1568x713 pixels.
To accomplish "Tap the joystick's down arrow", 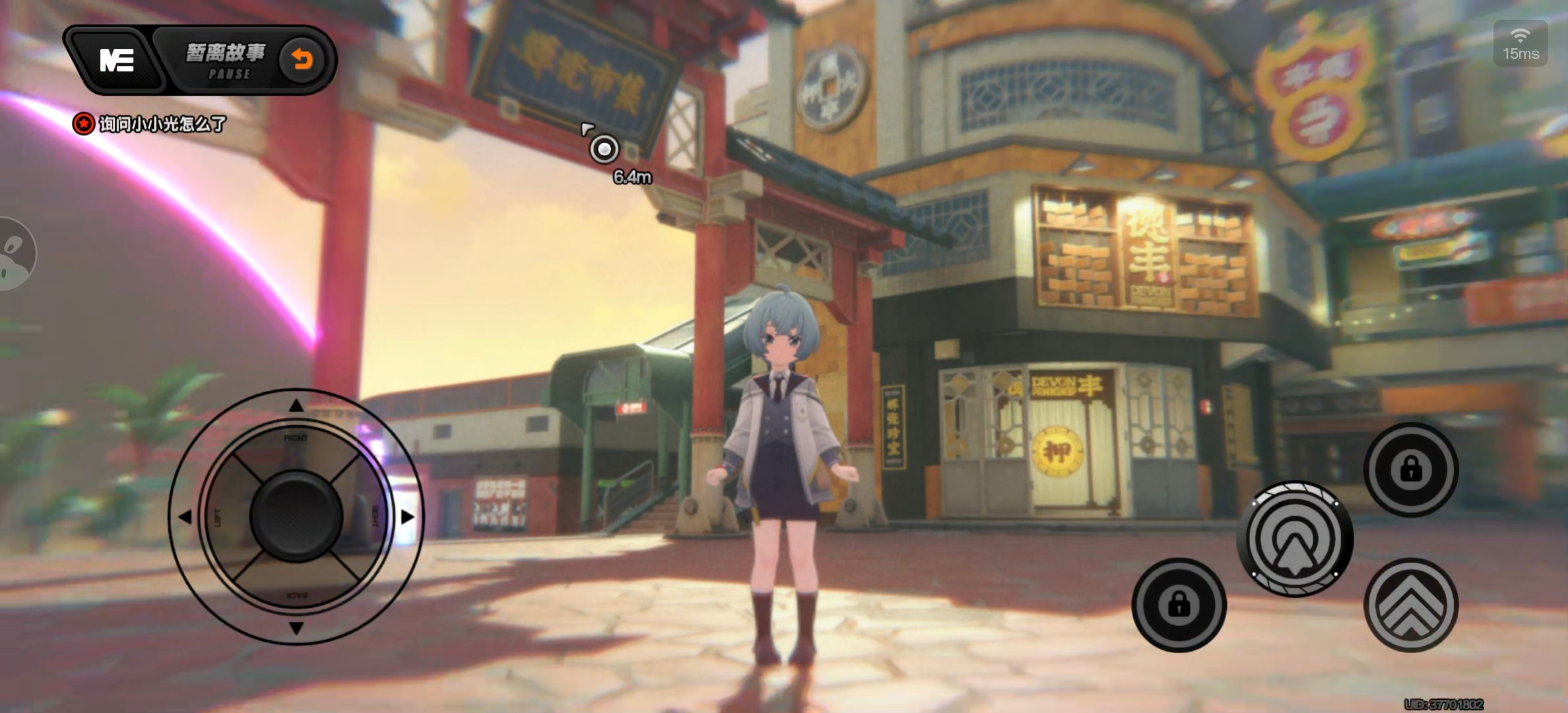I will [x=296, y=628].
